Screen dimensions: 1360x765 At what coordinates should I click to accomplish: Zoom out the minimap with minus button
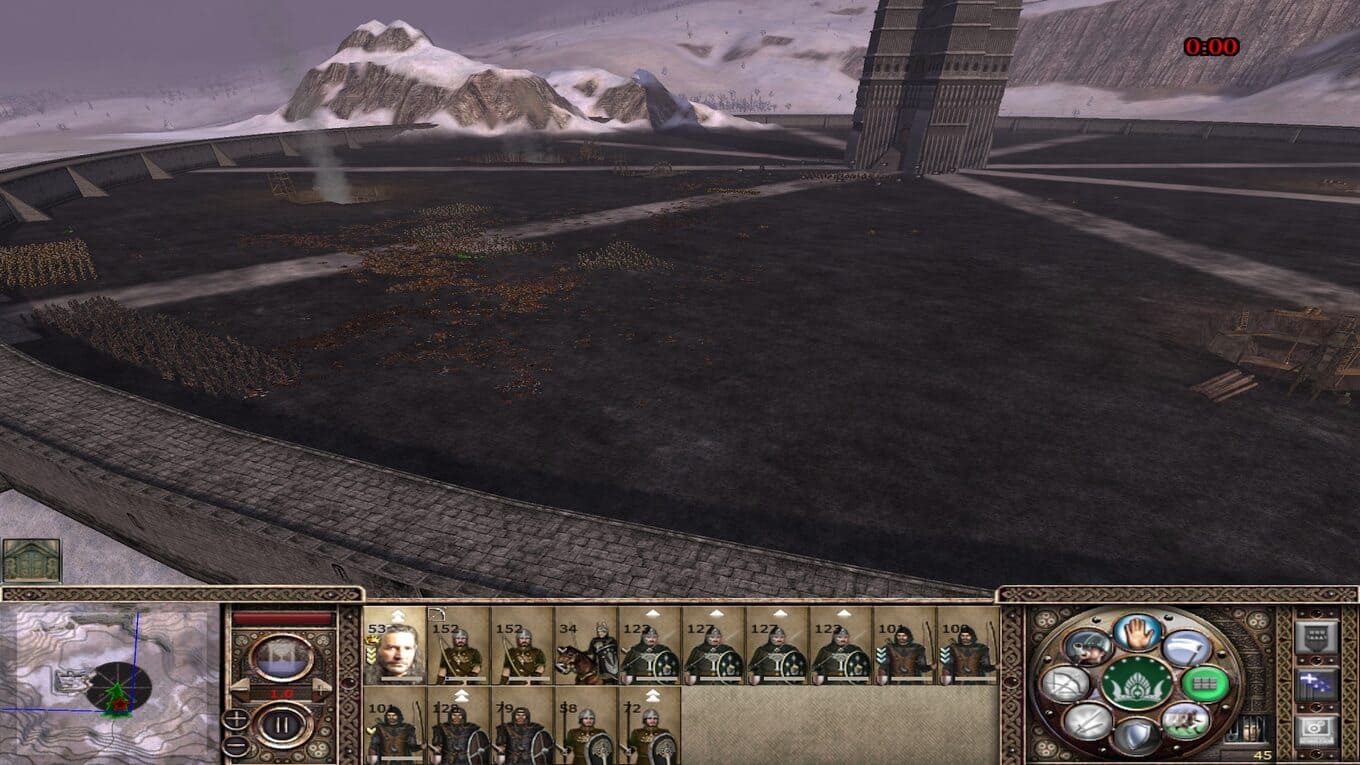tap(236, 746)
